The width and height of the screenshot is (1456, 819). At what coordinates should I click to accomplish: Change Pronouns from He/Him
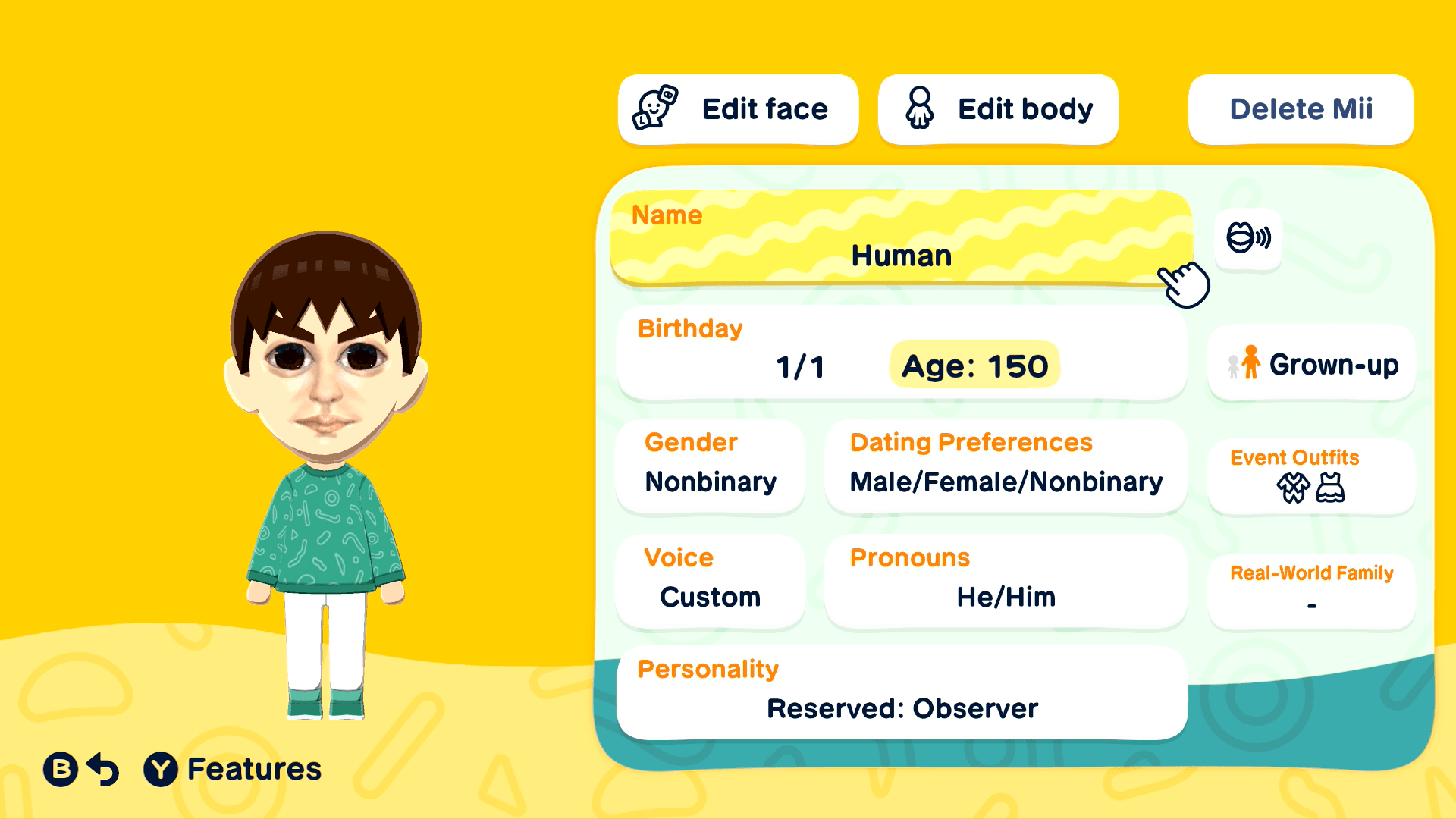pos(1006,580)
